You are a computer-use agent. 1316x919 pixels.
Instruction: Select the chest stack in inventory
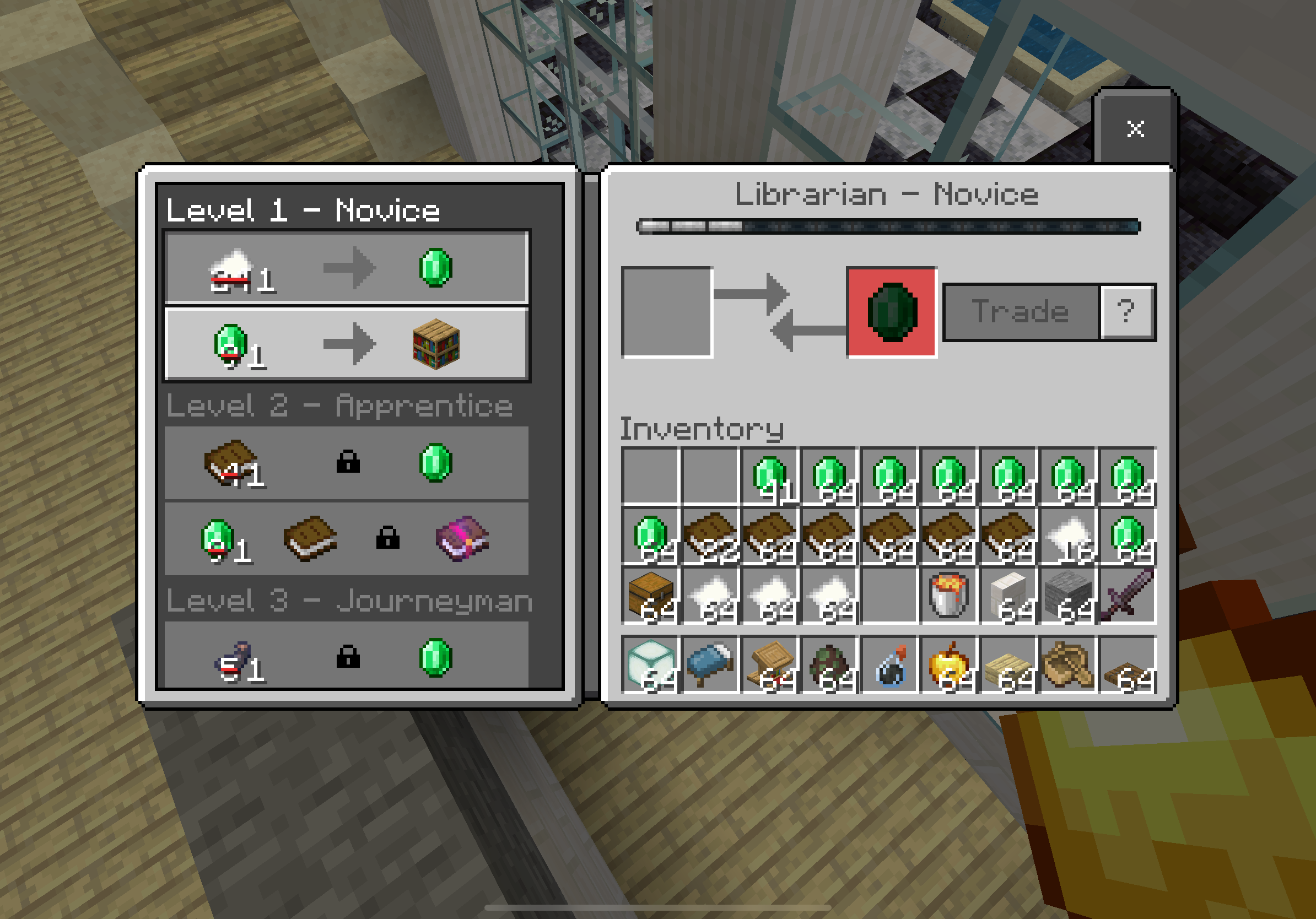click(651, 597)
